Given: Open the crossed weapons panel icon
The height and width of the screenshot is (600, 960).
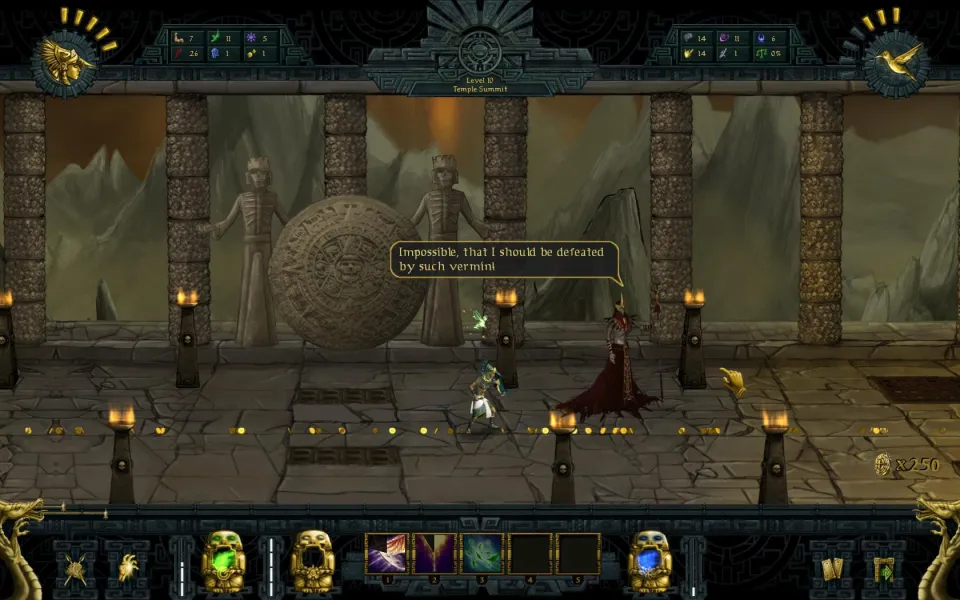Looking at the screenshot, I should (75, 569).
